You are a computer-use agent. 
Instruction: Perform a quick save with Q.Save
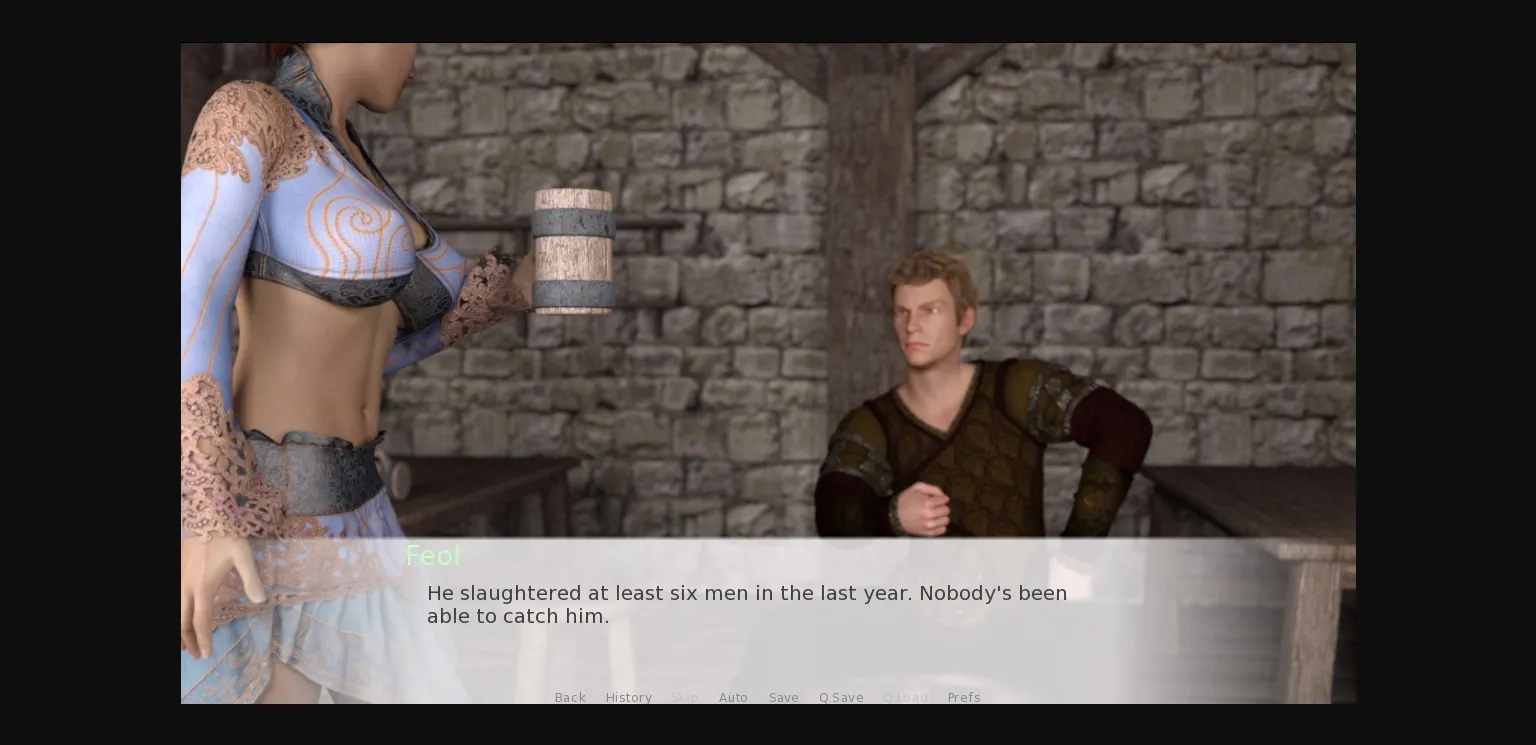point(841,697)
